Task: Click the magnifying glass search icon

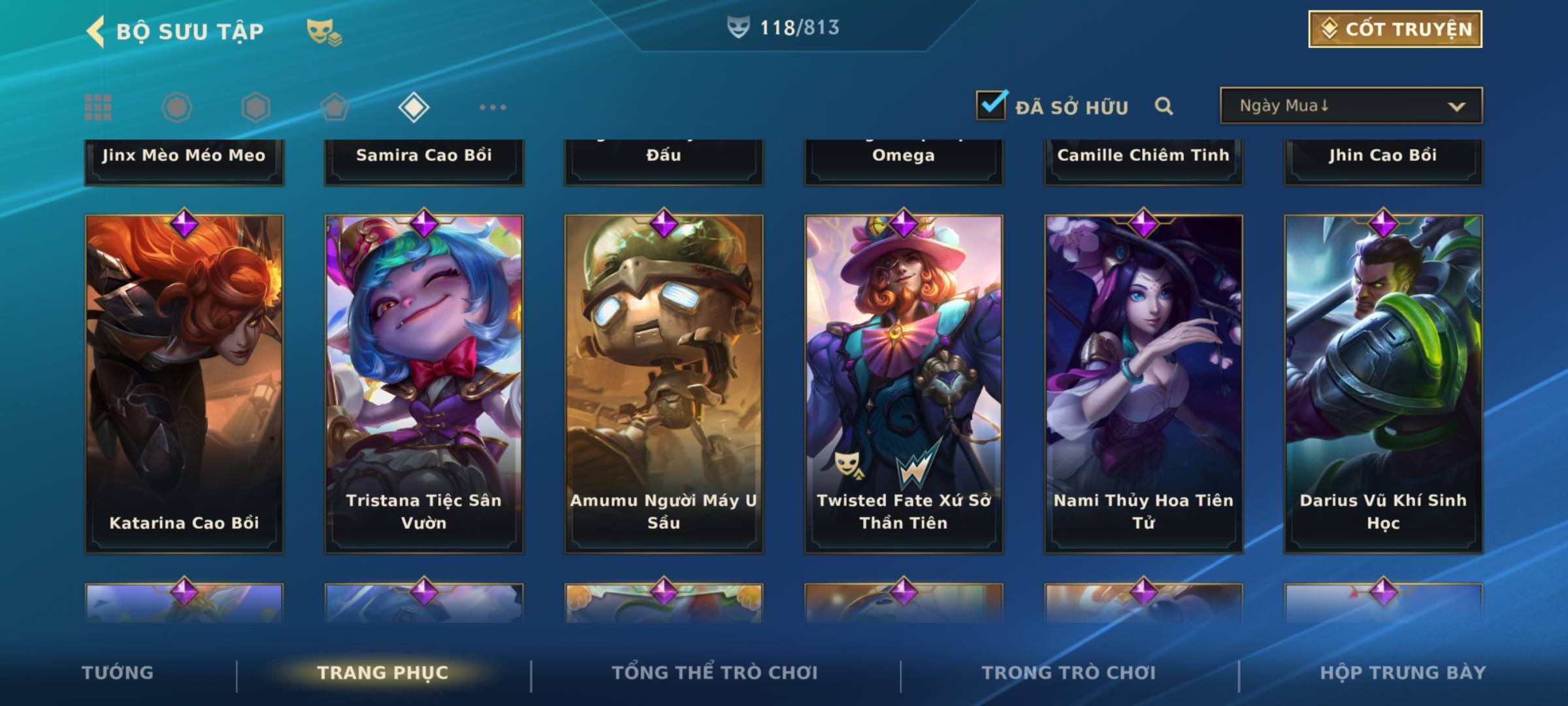Action: (1164, 106)
